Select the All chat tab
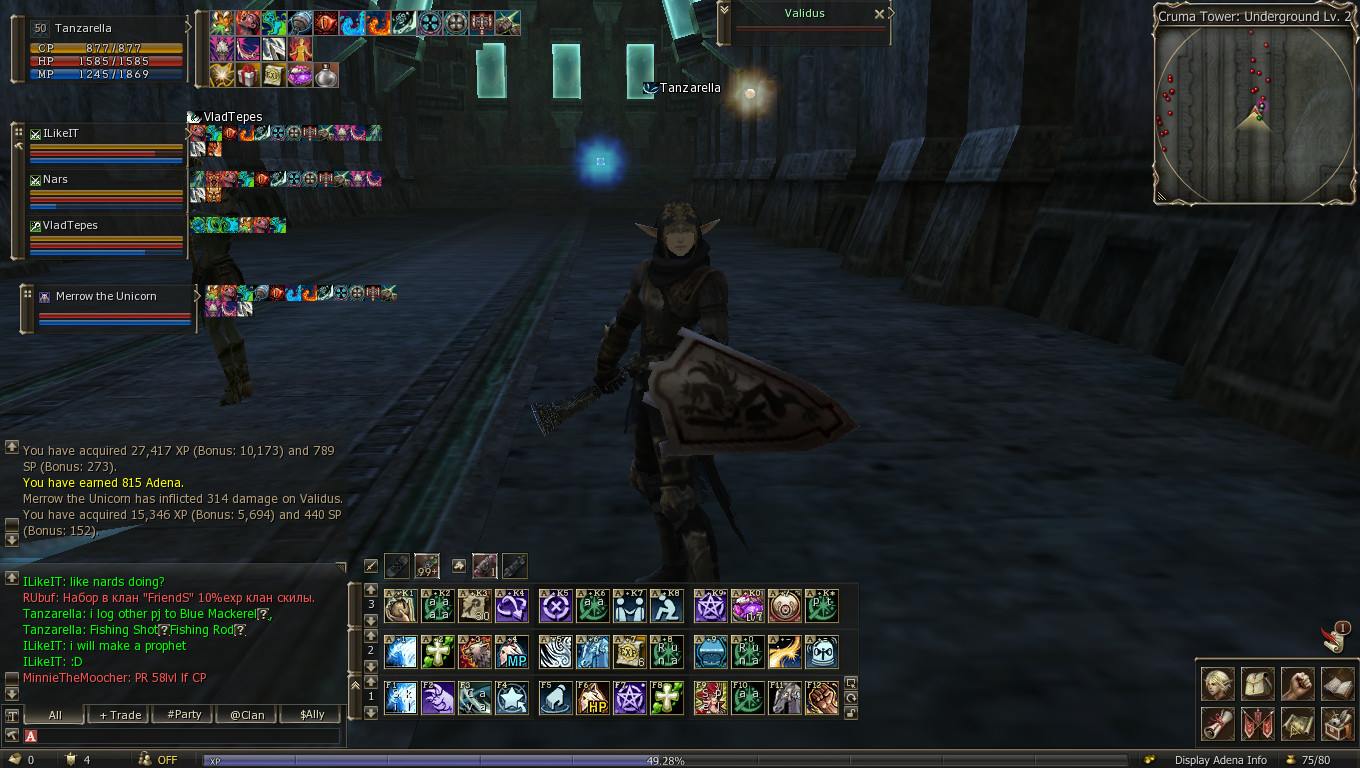The width and height of the screenshot is (1360, 768). pyautogui.click(x=55, y=715)
